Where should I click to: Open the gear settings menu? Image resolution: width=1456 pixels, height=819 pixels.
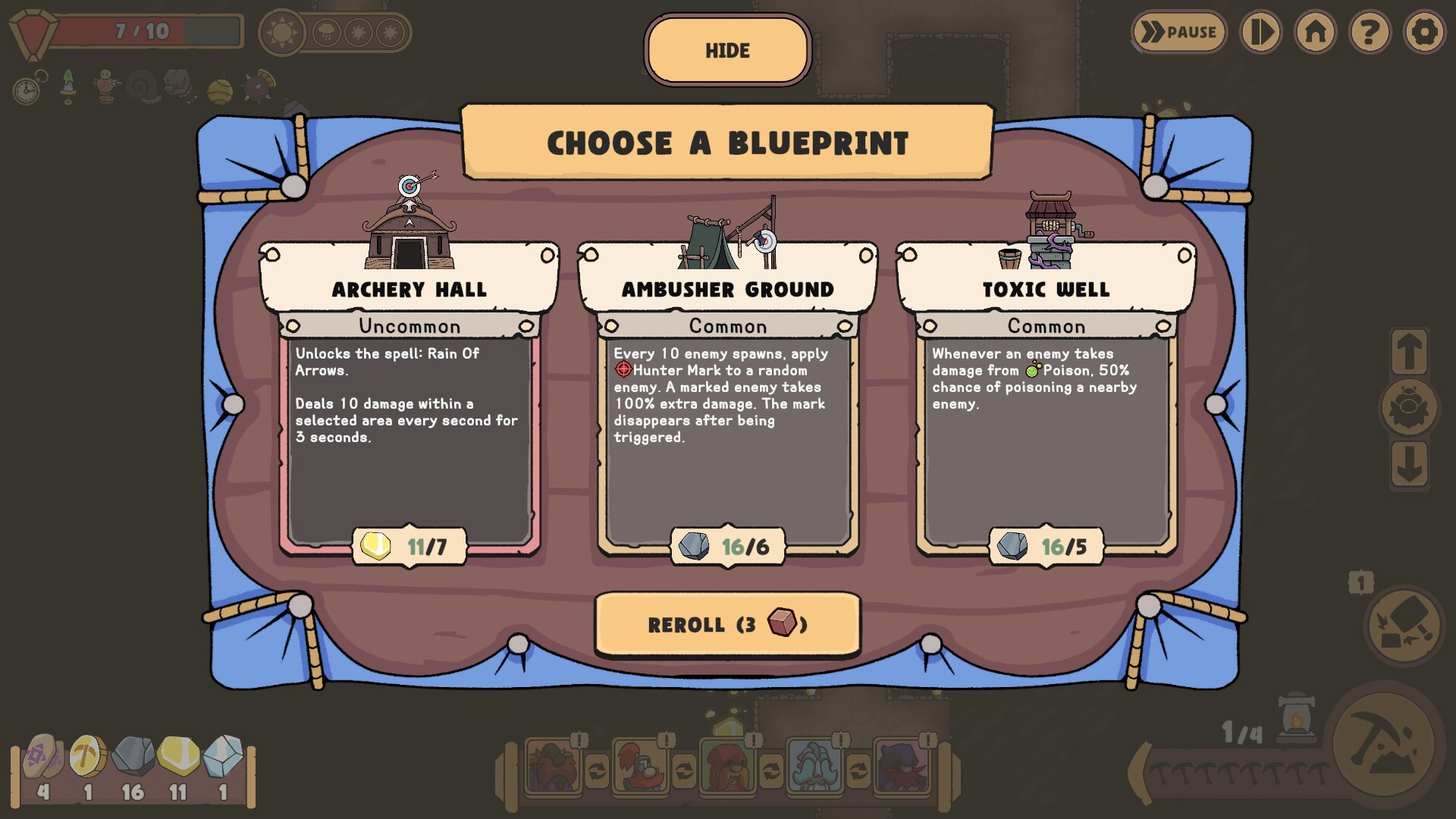tap(1424, 32)
